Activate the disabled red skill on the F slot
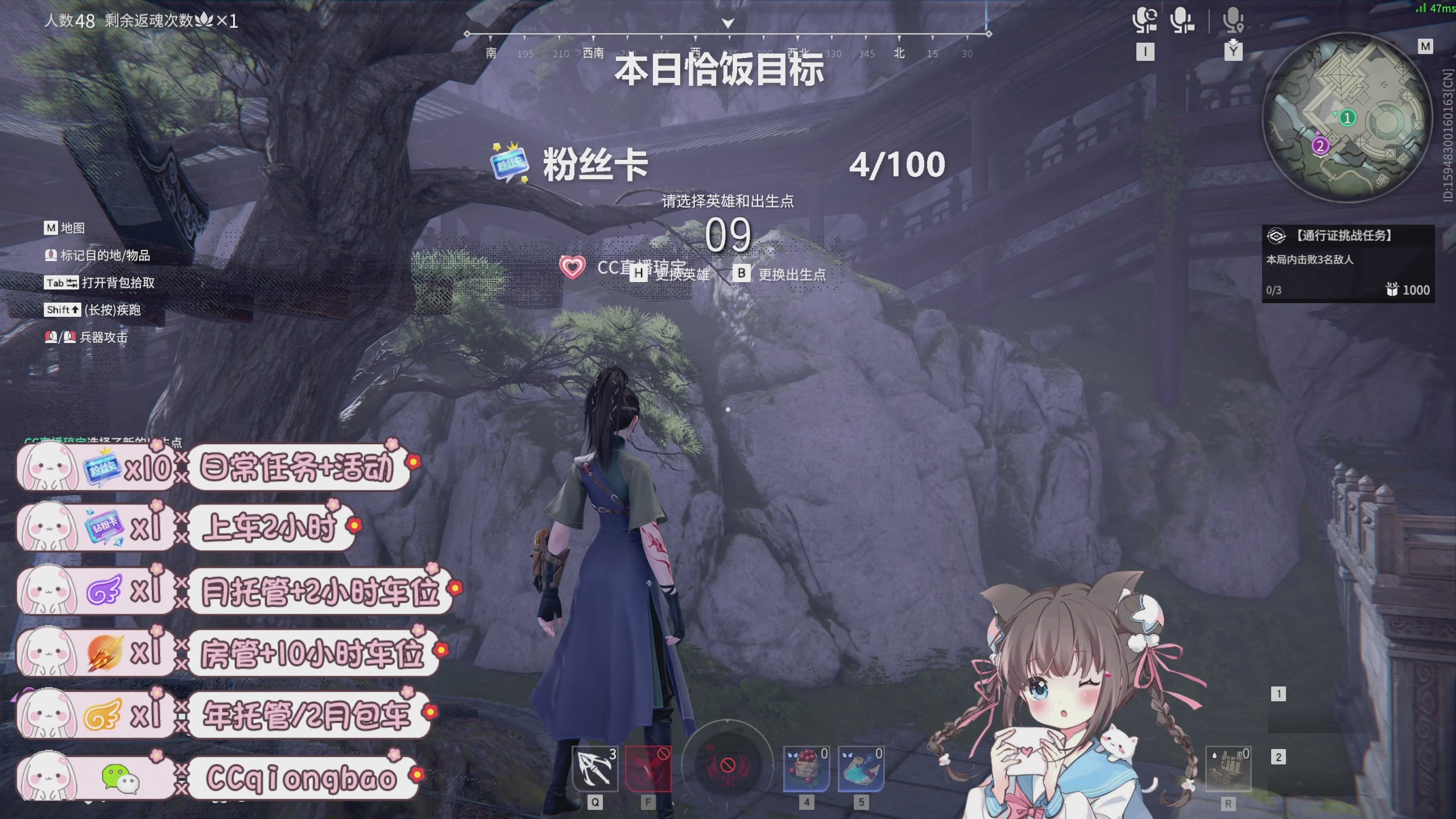1456x819 pixels. pos(648,768)
